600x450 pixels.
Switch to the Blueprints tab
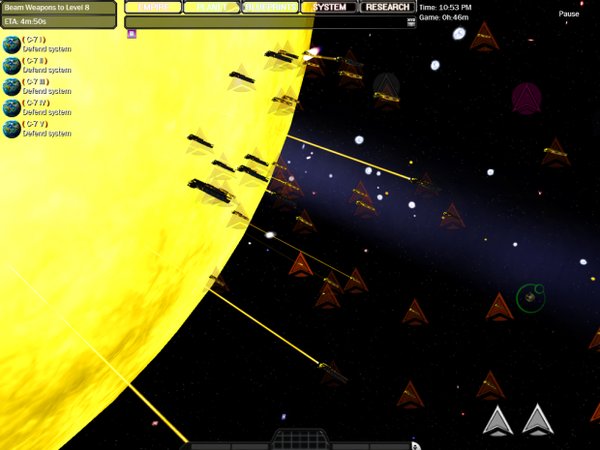point(270,7)
